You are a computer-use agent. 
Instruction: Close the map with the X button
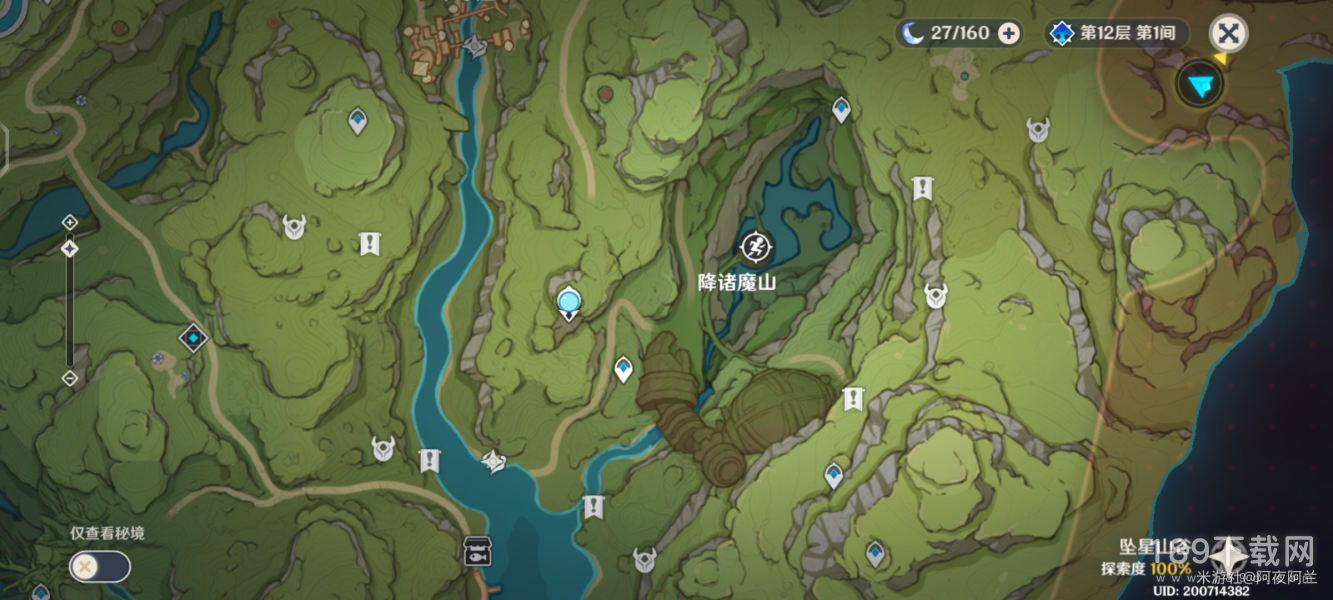pyautogui.click(x=1228, y=33)
